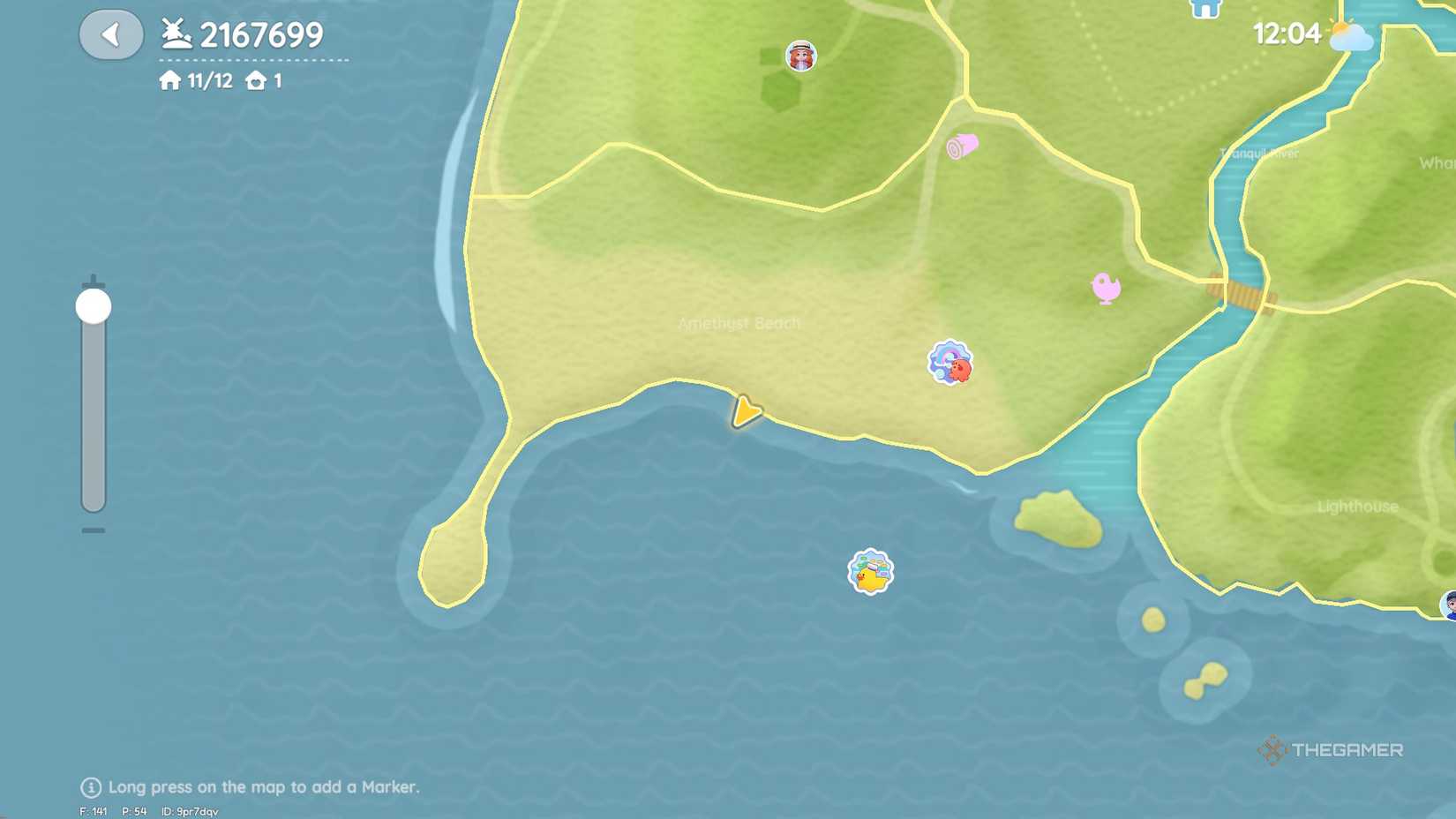The width and height of the screenshot is (1456, 819).
Task: Click the cottage icon showing 1
Action: 257,80
